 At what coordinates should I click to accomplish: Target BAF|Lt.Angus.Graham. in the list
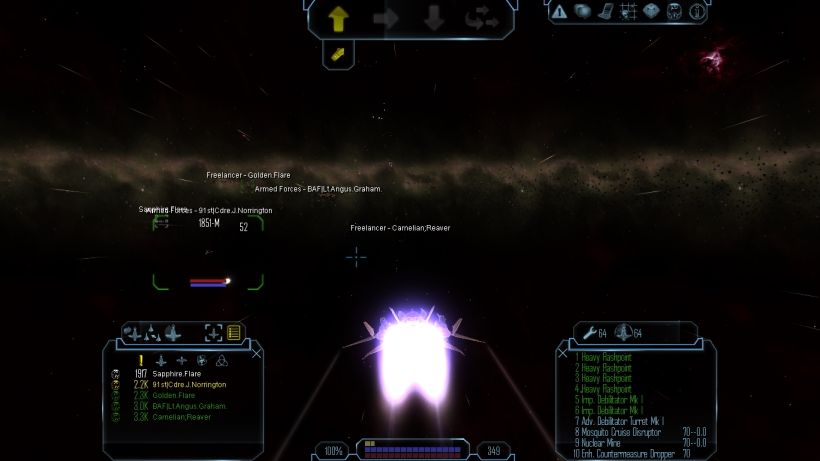tap(190, 406)
